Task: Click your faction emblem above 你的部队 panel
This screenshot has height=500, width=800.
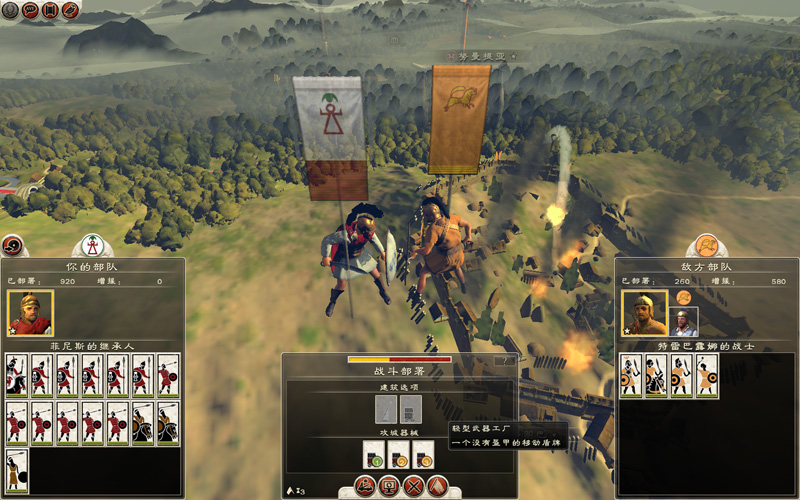Action: tap(92, 246)
